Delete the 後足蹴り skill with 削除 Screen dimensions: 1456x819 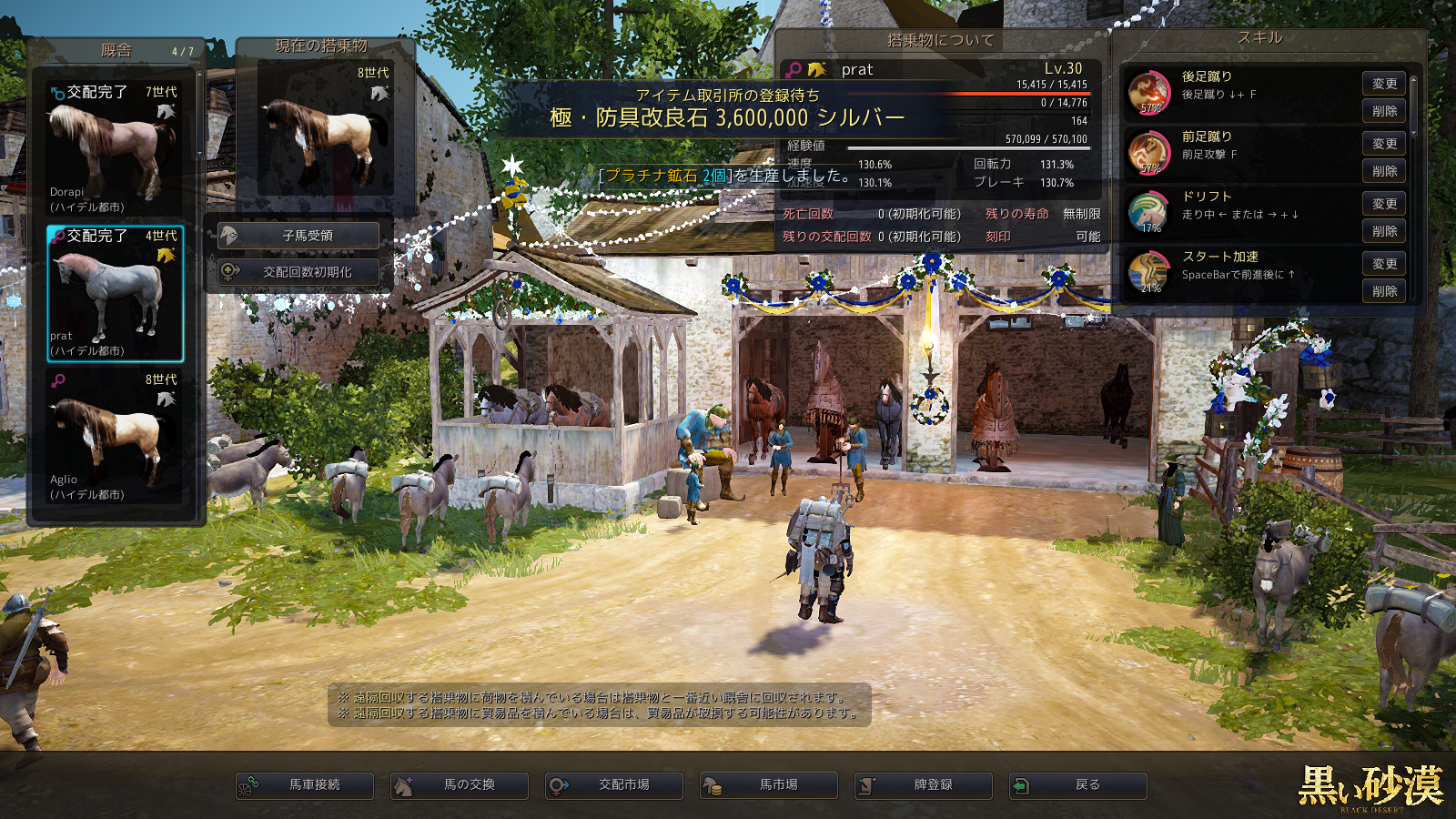click(x=1384, y=111)
